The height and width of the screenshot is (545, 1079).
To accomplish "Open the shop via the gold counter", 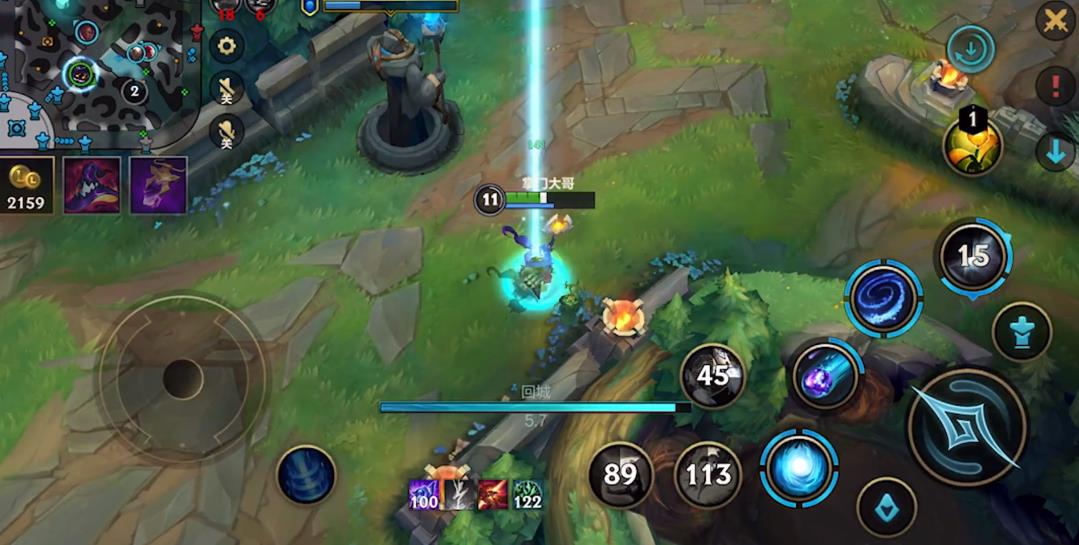I will (26, 185).
